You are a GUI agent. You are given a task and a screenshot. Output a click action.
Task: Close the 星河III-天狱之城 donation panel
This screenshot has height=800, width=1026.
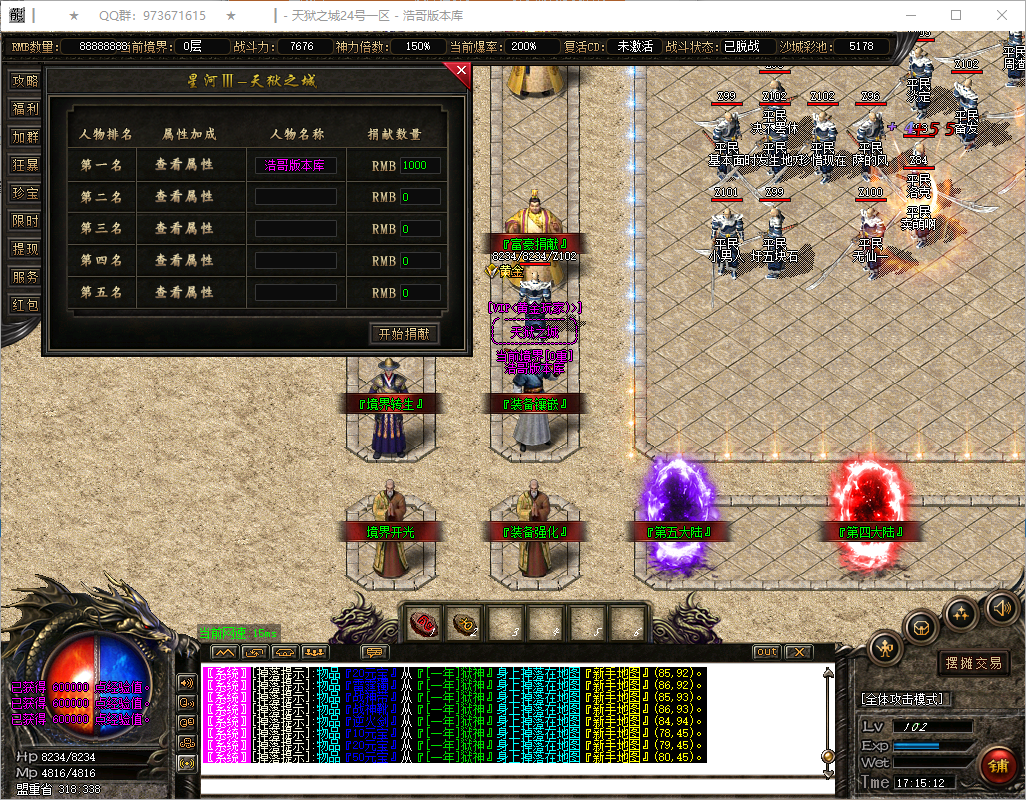pos(461,71)
